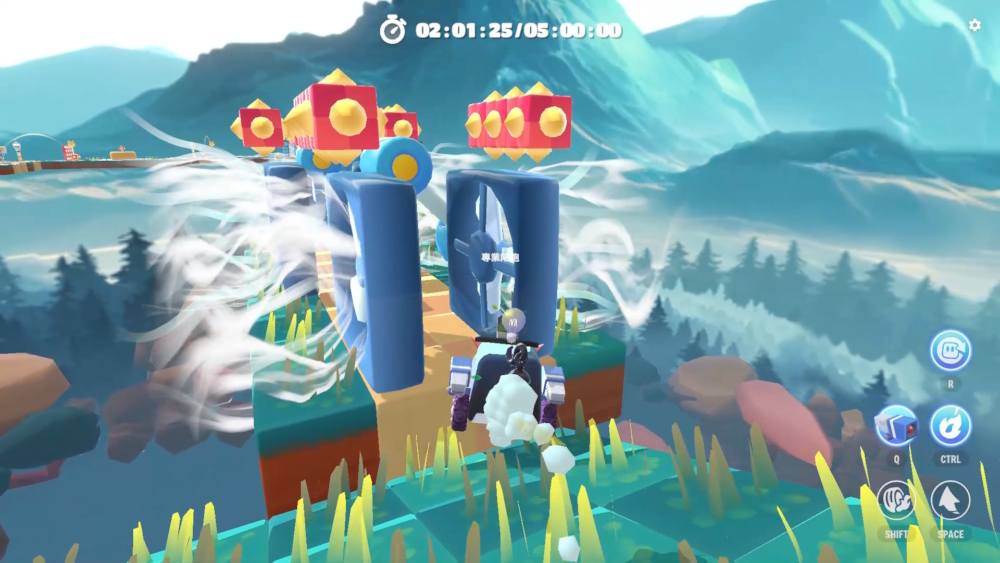Tap the upward arrow jump icon
Screen dimensions: 1000x563
click(950, 500)
